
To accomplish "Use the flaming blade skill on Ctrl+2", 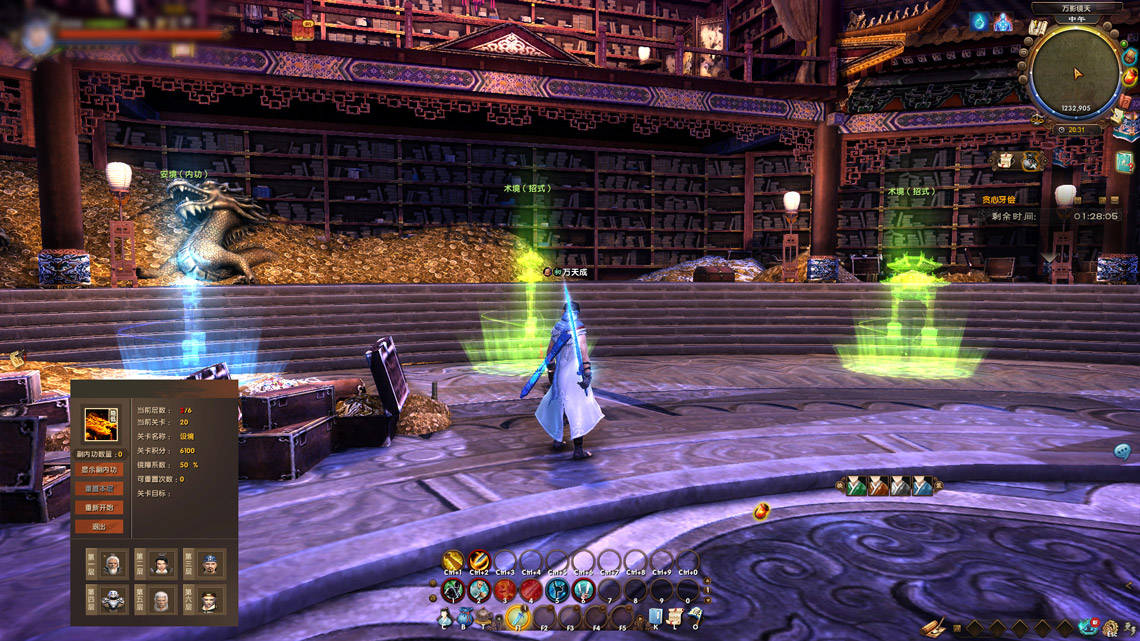I will (x=479, y=561).
